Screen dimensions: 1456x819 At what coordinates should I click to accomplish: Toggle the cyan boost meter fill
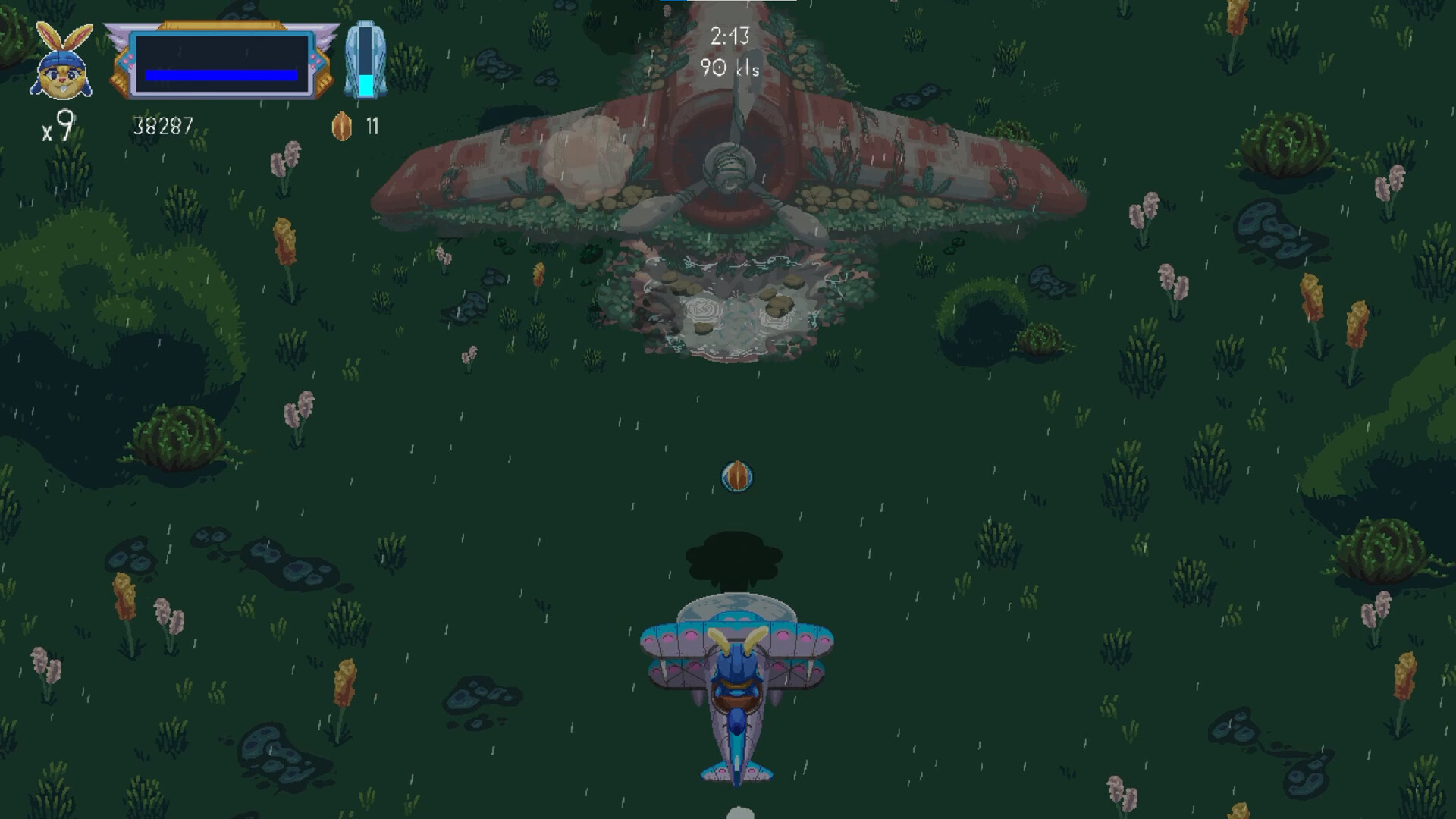[368, 83]
